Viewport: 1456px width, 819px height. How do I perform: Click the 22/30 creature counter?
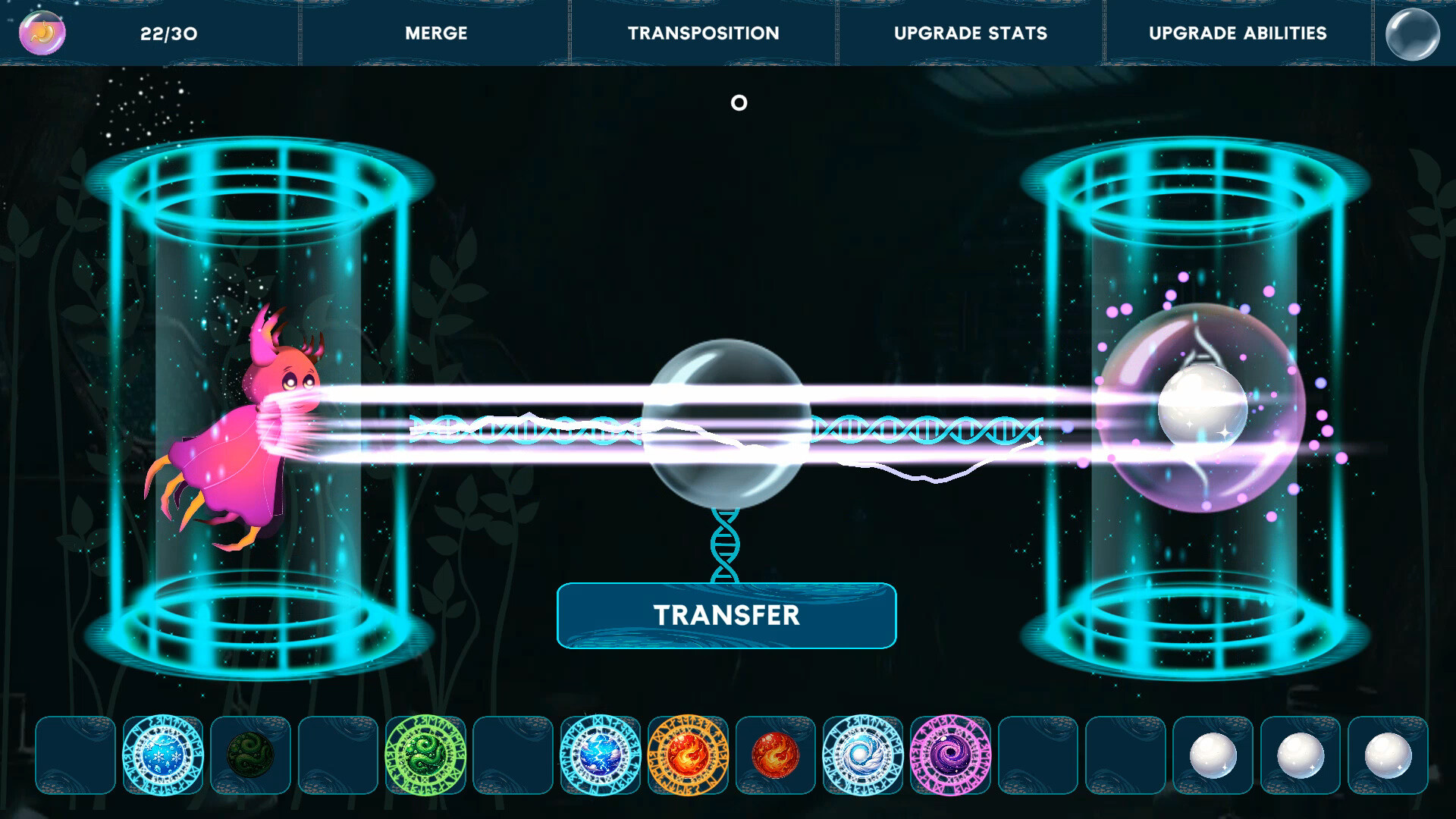168,33
